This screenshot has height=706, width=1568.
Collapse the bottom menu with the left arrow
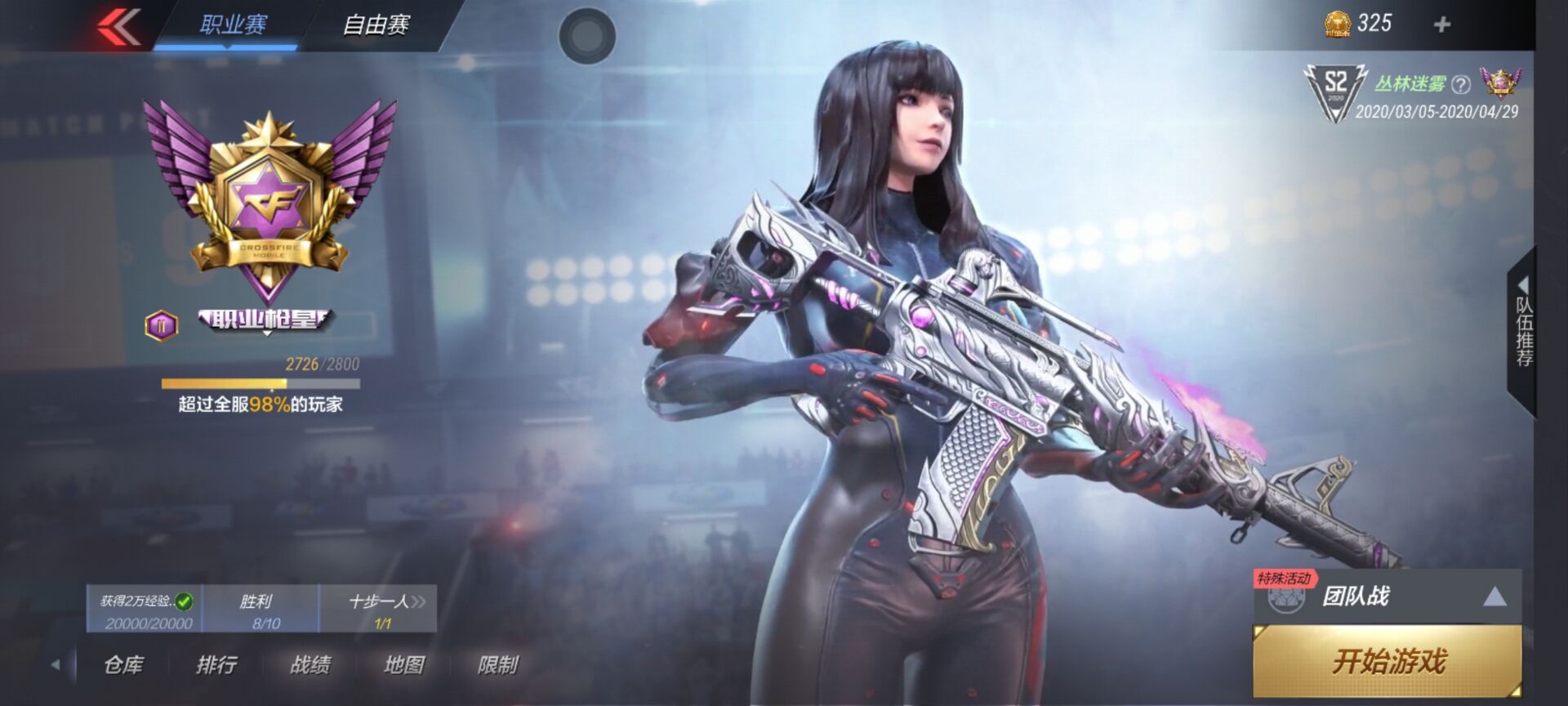coord(56,665)
